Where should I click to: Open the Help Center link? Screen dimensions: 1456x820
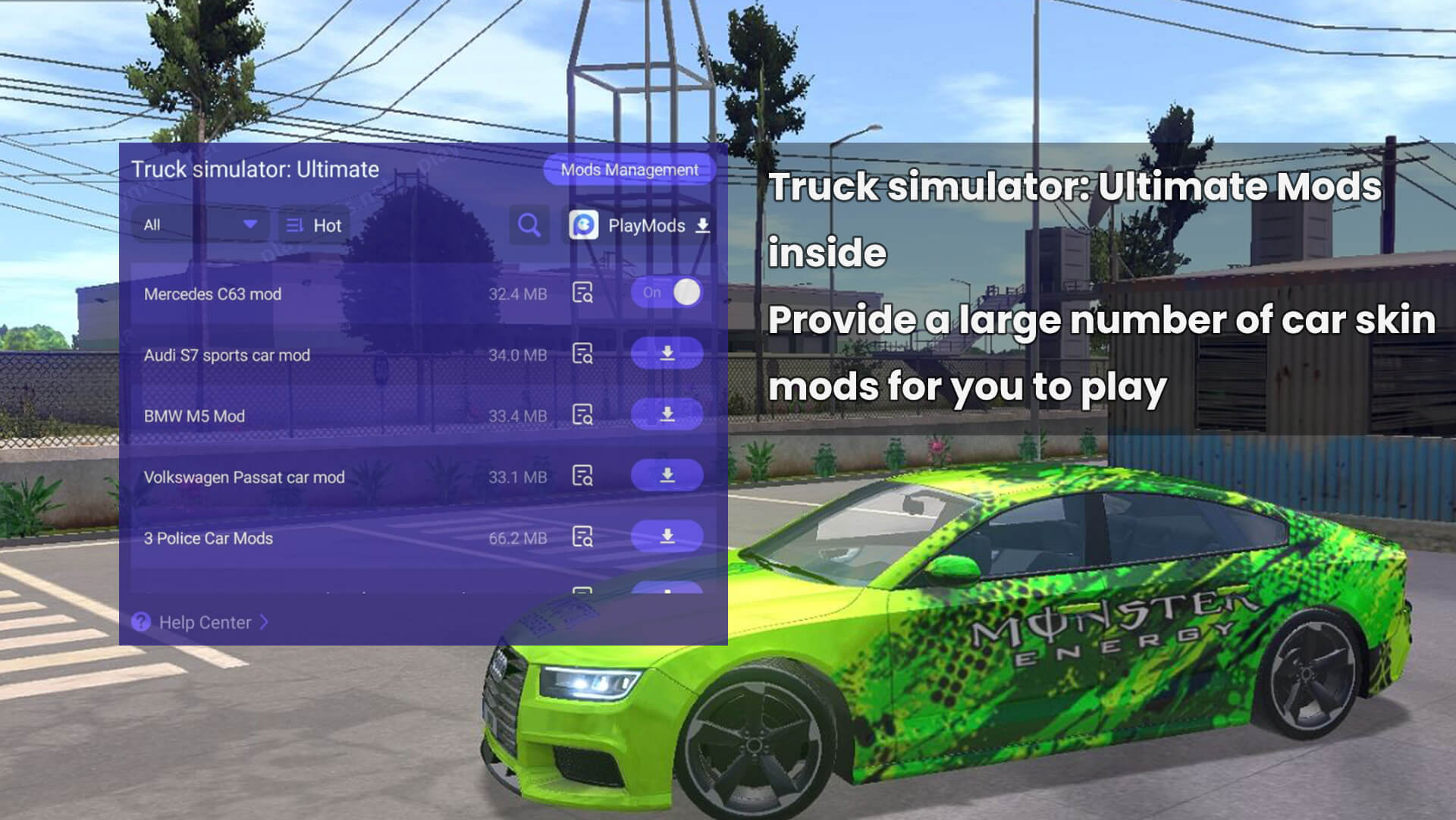(x=203, y=623)
